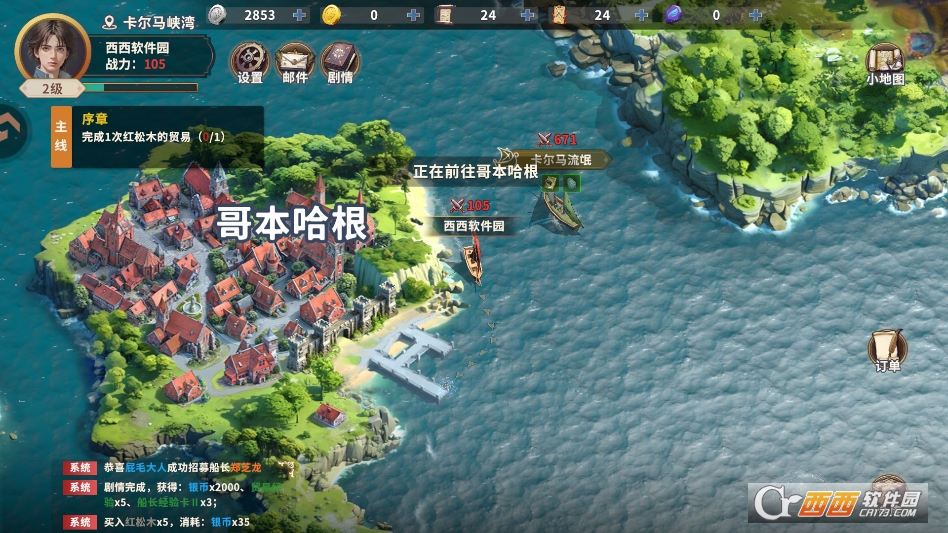Click the 卡尔马峡湾 location label
The height and width of the screenshot is (533, 948).
[x=150, y=20]
